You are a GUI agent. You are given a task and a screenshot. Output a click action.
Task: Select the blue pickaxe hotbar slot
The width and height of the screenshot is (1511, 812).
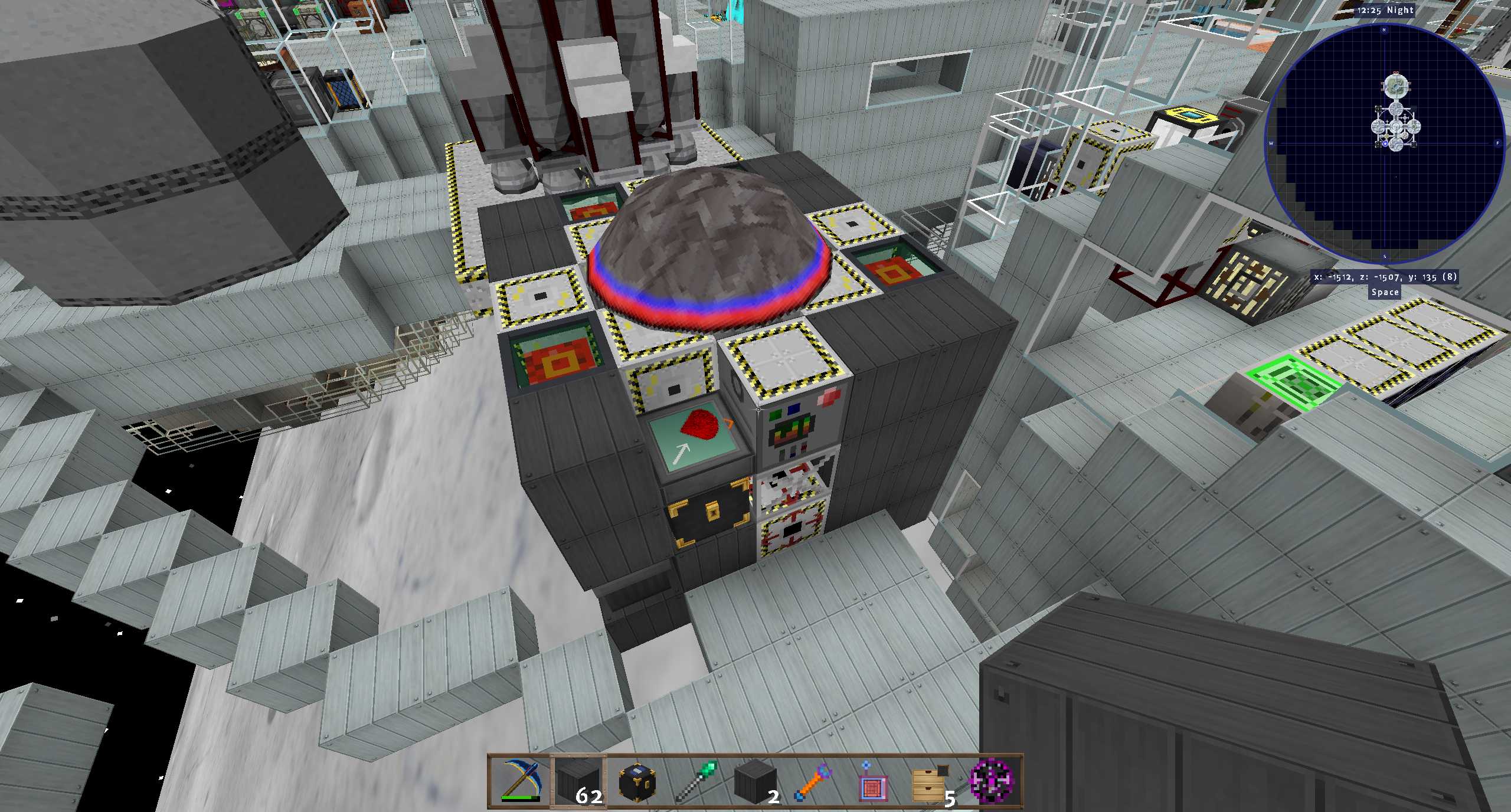click(x=520, y=781)
